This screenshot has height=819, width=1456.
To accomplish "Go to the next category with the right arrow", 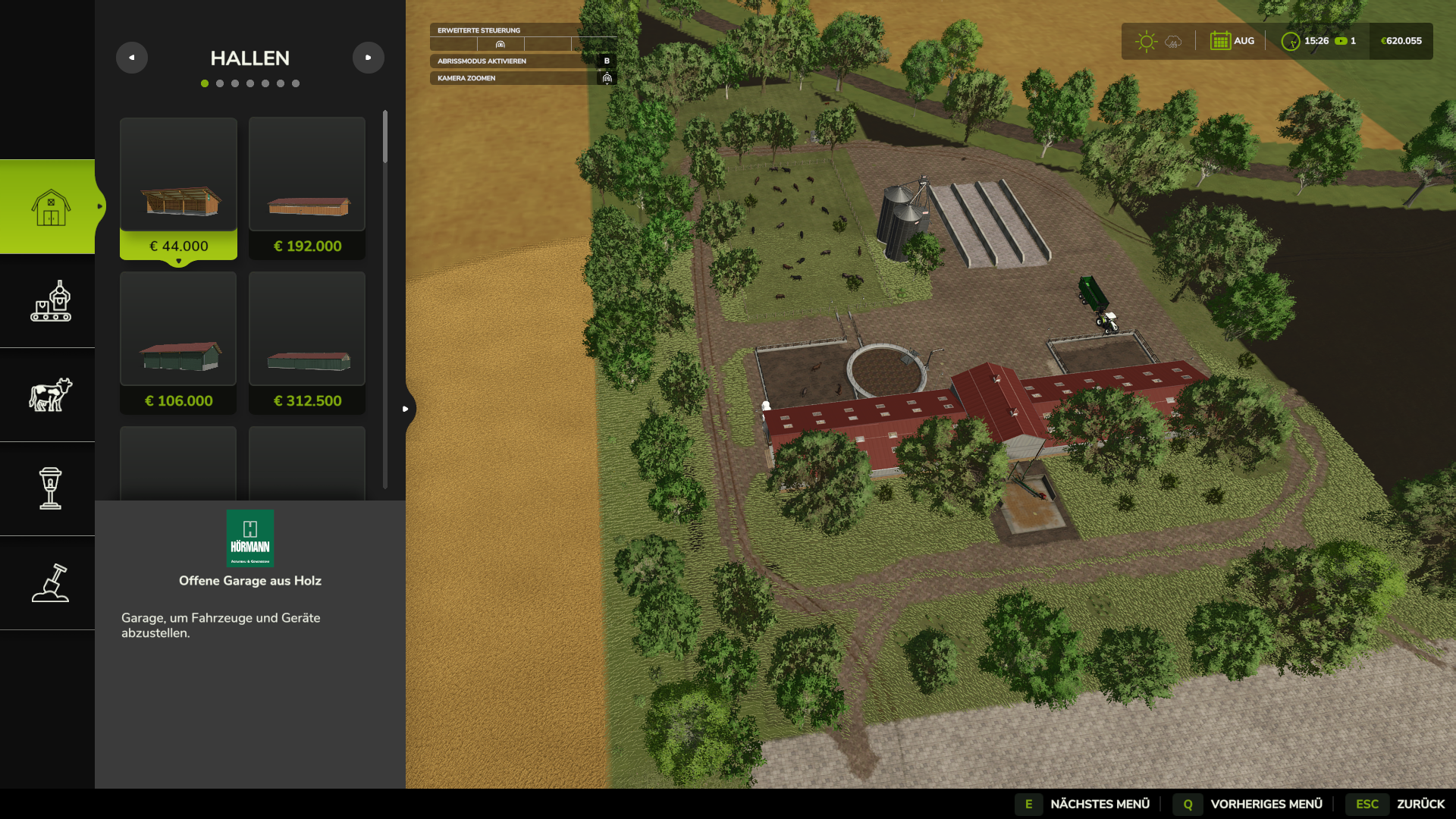I will [x=369, y=58].
